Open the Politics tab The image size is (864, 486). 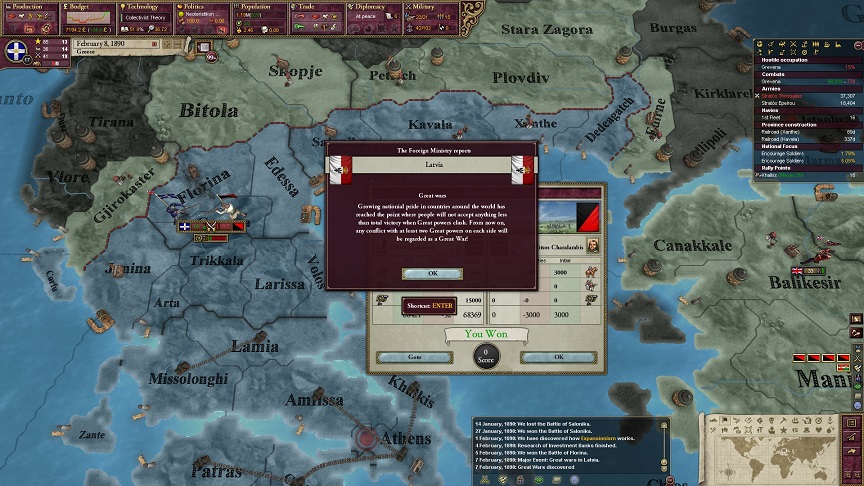tap(203, 12)
